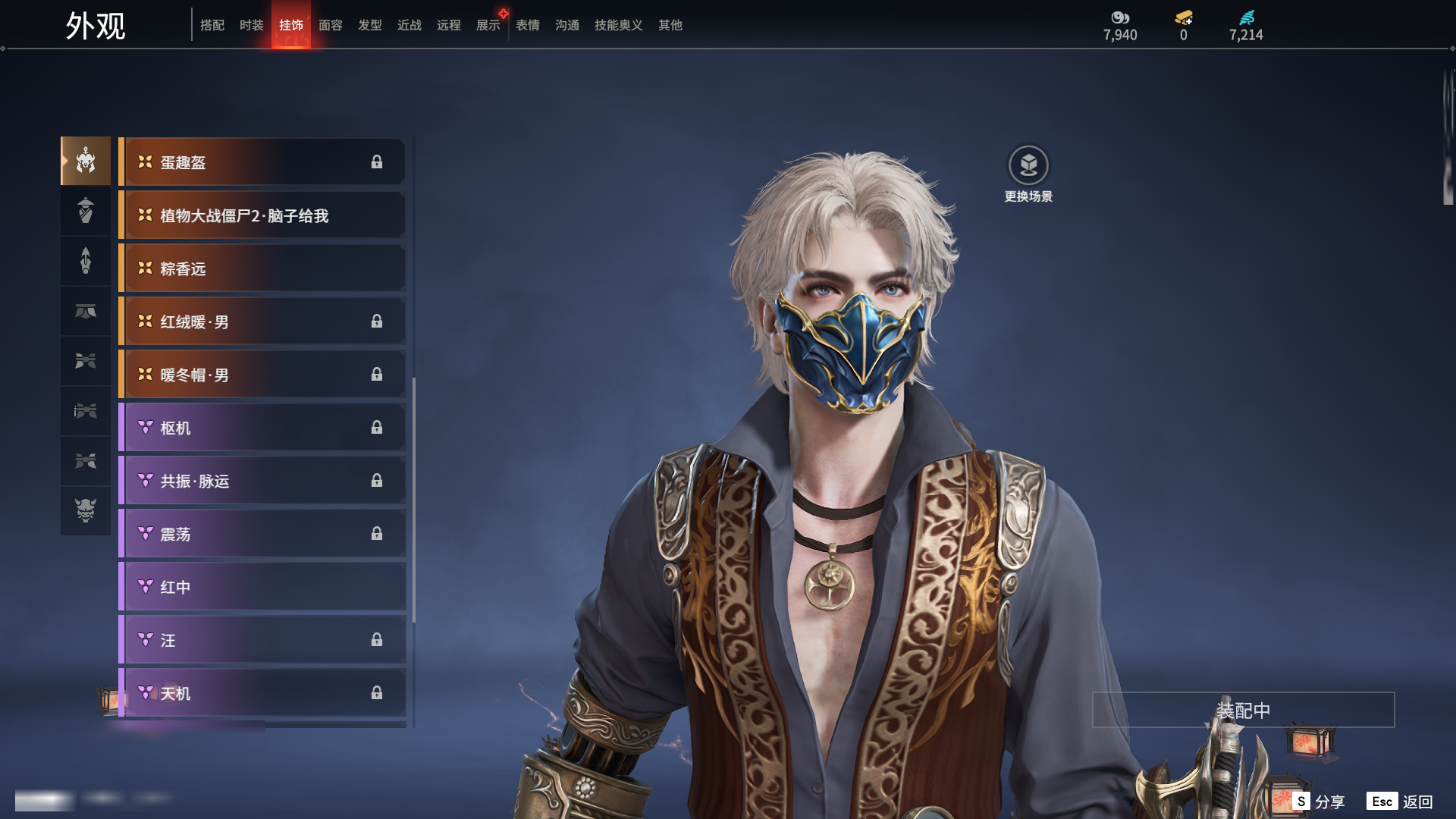Switch to the 发型 hairstyle tab
Viewport: 1456px width, 819px height.
(370, 25)
